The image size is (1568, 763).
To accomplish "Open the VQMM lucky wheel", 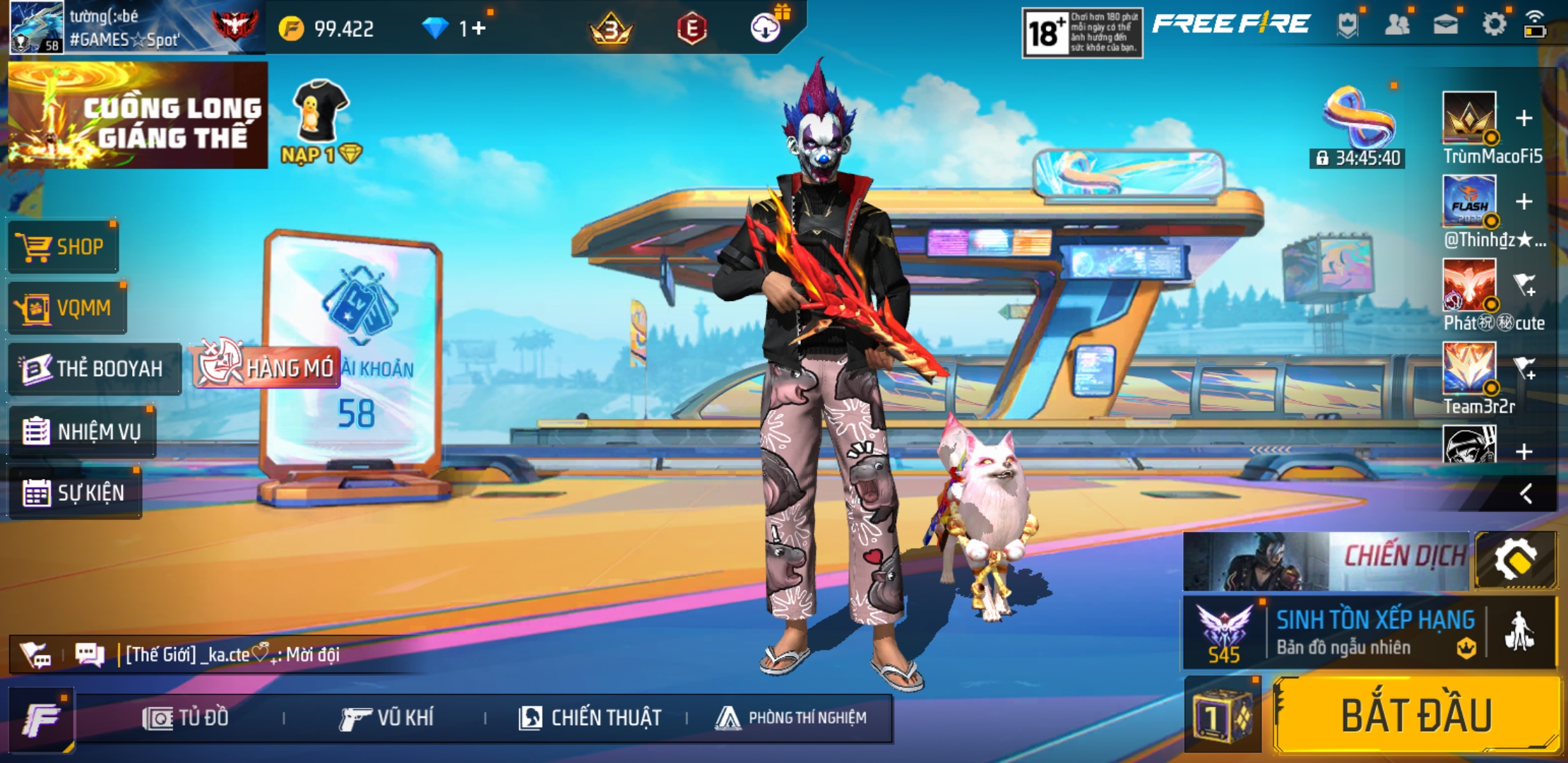I will tap(66, 308).
